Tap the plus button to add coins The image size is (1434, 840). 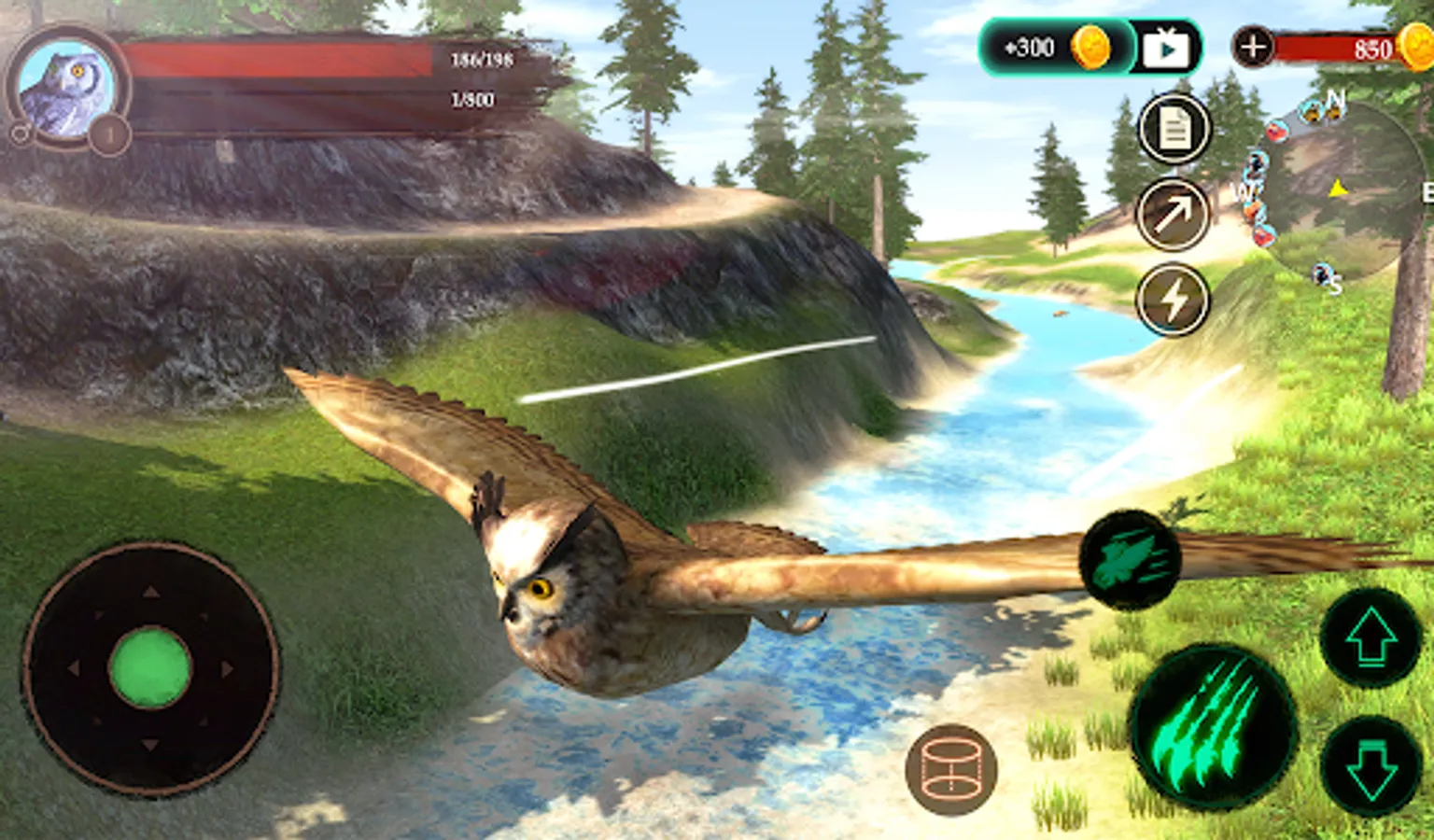(x=1253, y=46)
